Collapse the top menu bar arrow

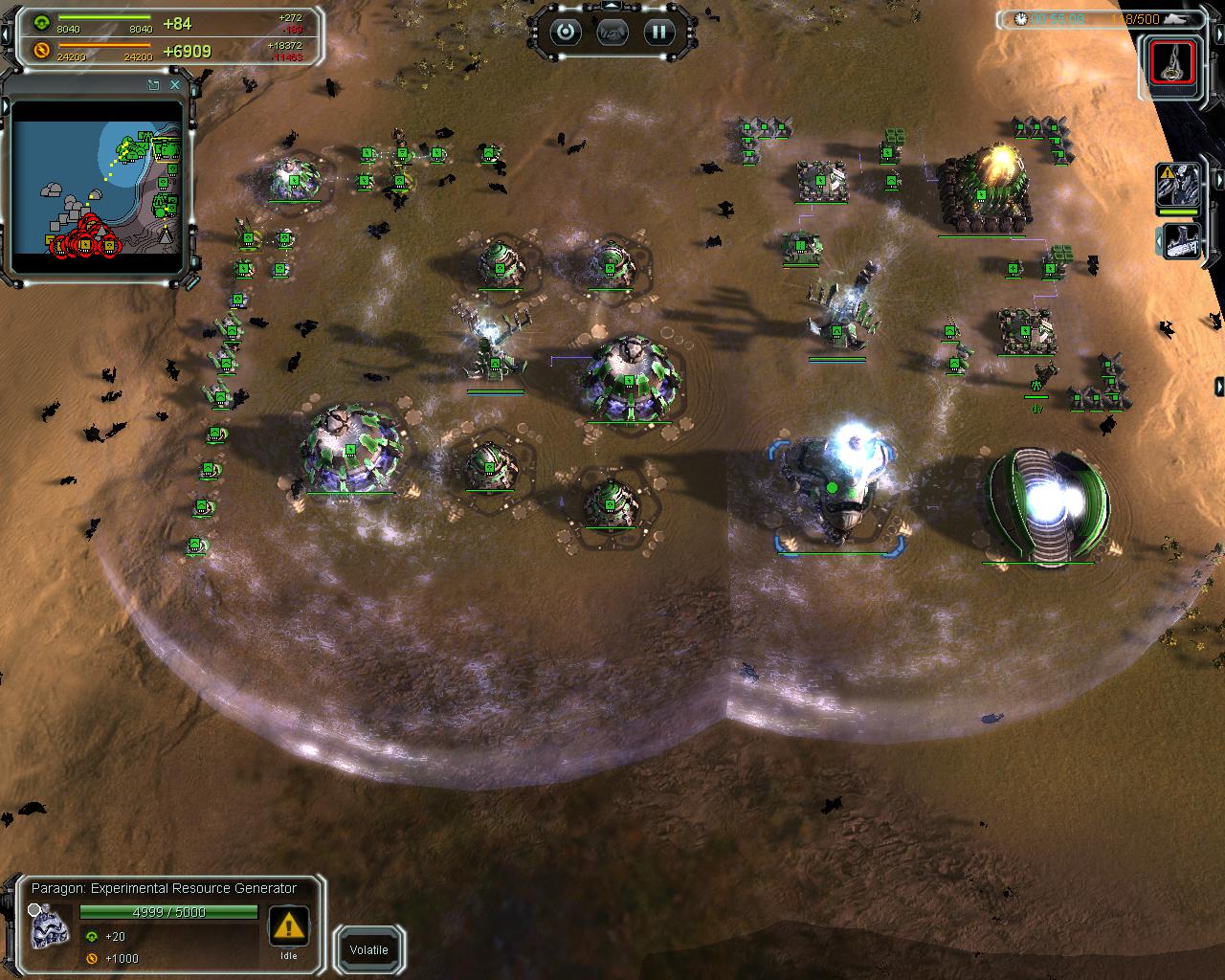(612, 6)
